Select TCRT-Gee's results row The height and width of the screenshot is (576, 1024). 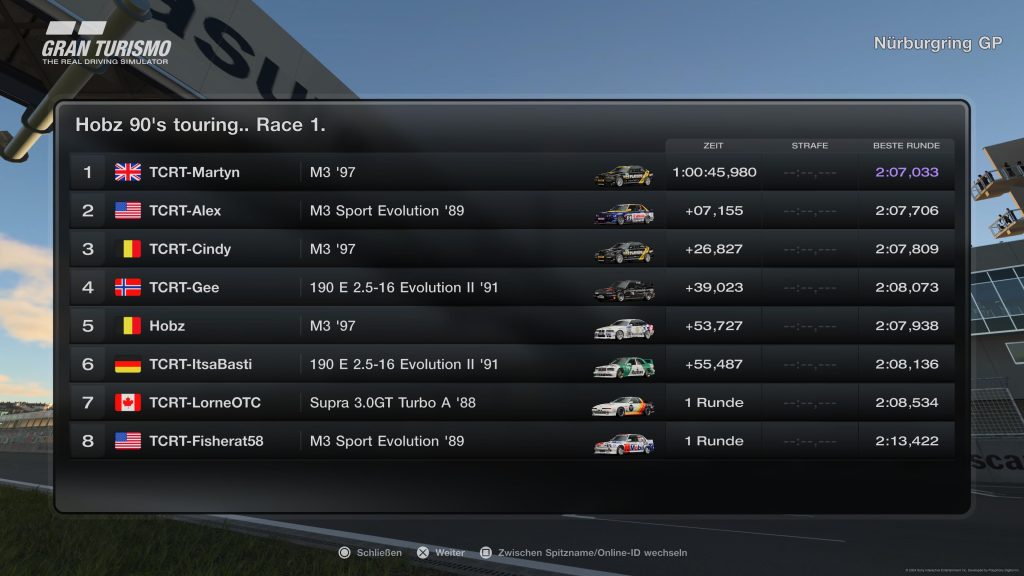pyautogui.click(x=510, y=288)
